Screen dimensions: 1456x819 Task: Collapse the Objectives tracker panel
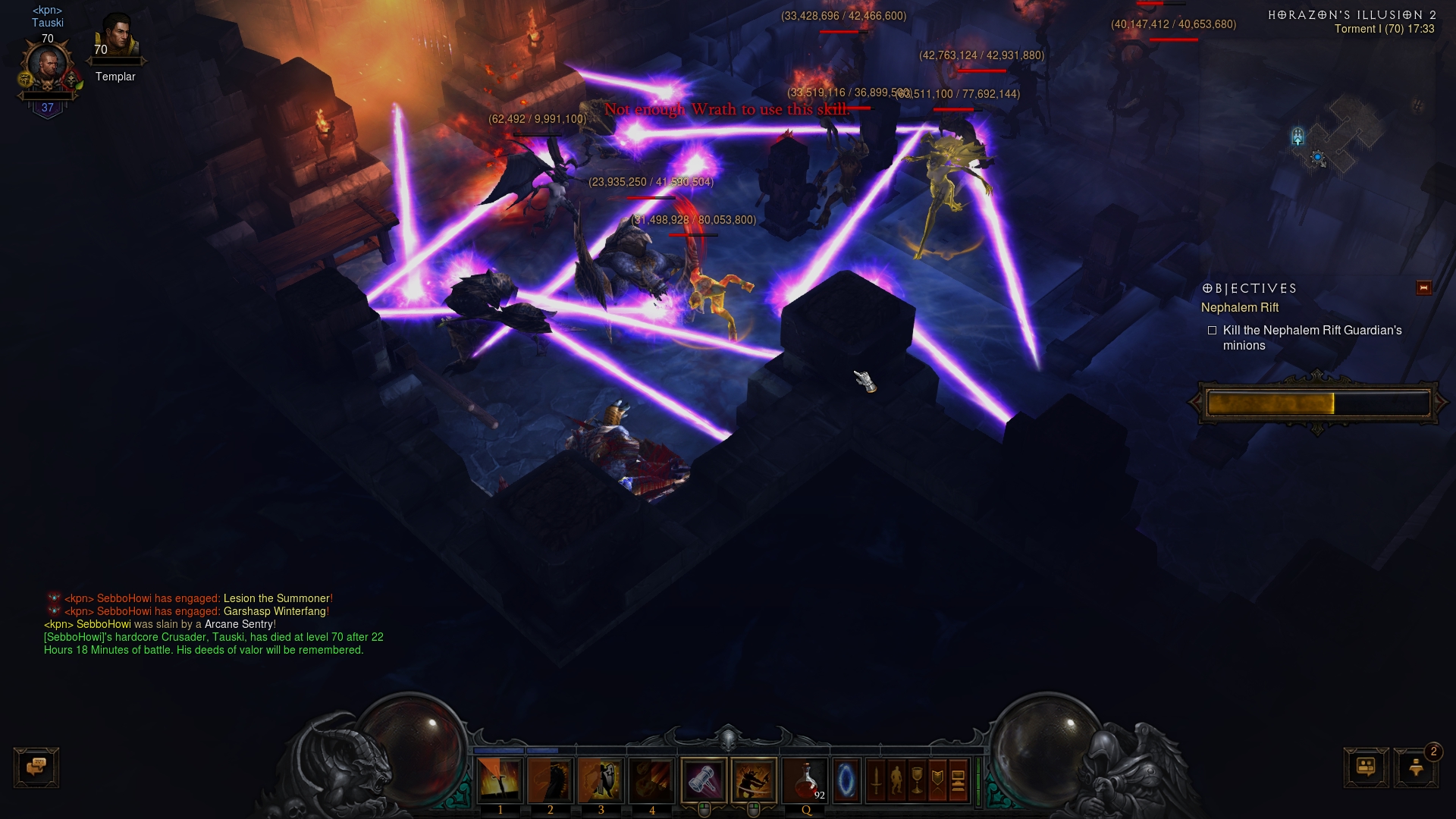pos(1423,288)
